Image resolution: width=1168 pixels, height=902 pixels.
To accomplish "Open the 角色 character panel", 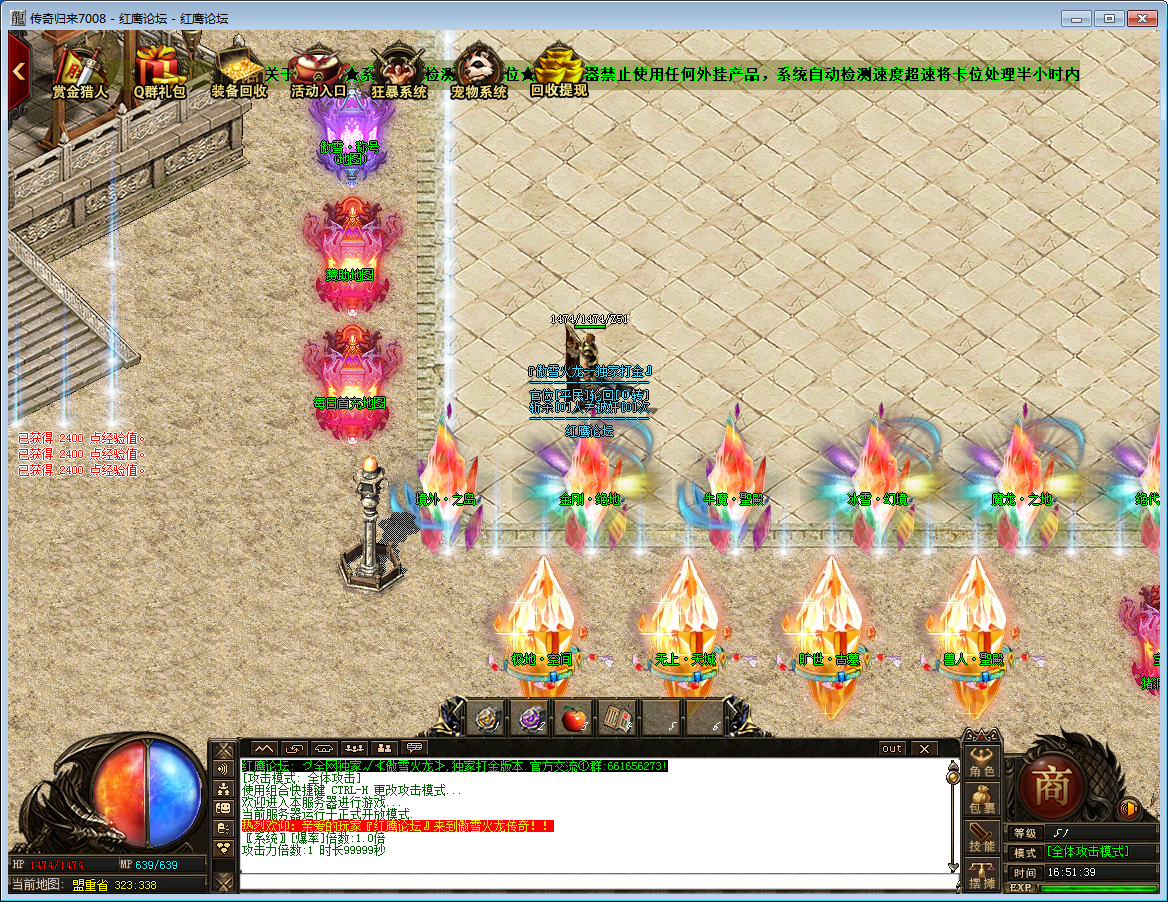I will coord(982,761).
